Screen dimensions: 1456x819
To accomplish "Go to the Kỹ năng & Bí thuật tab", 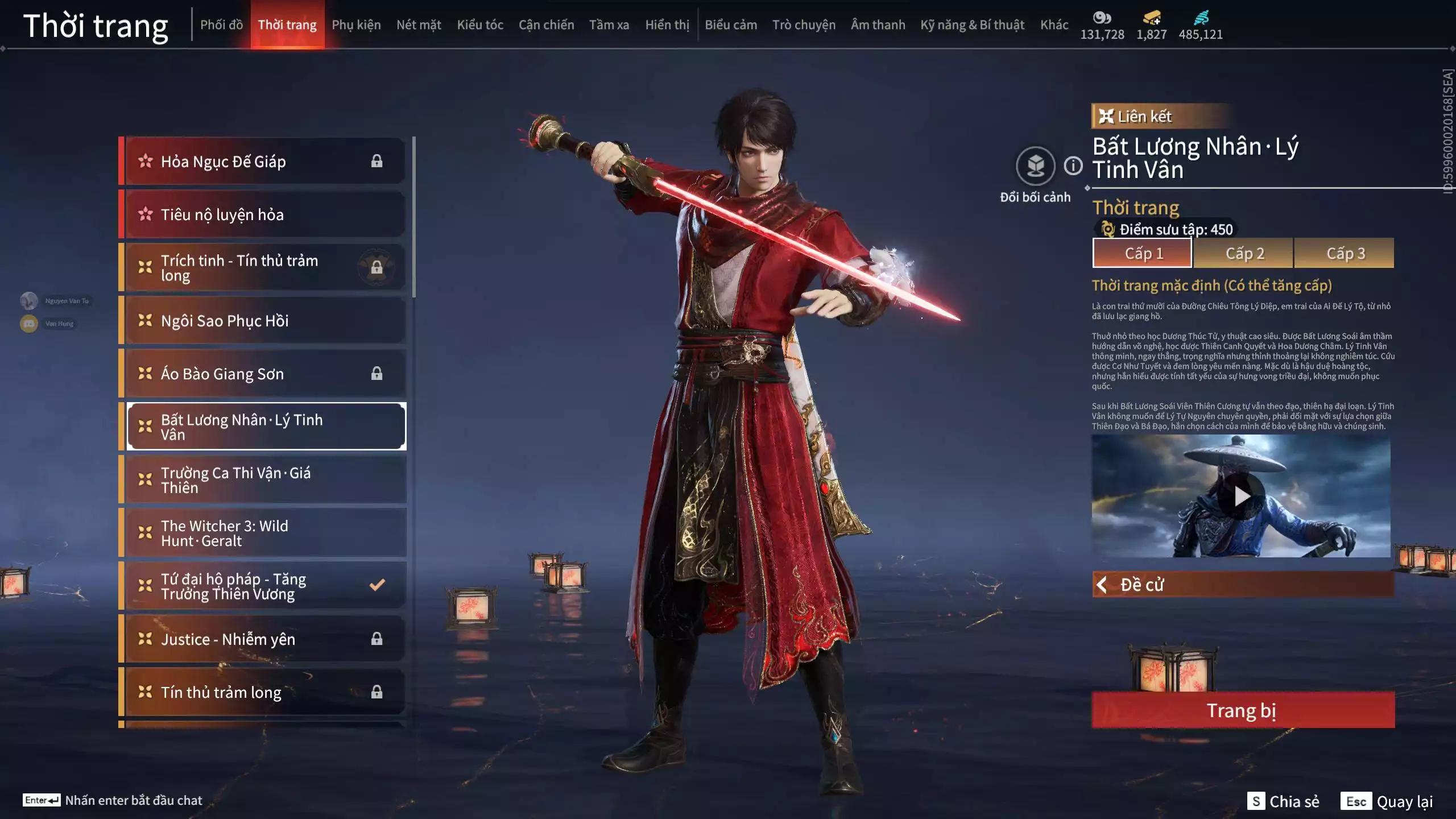I will pyautogui.click(x=972, y=25).
